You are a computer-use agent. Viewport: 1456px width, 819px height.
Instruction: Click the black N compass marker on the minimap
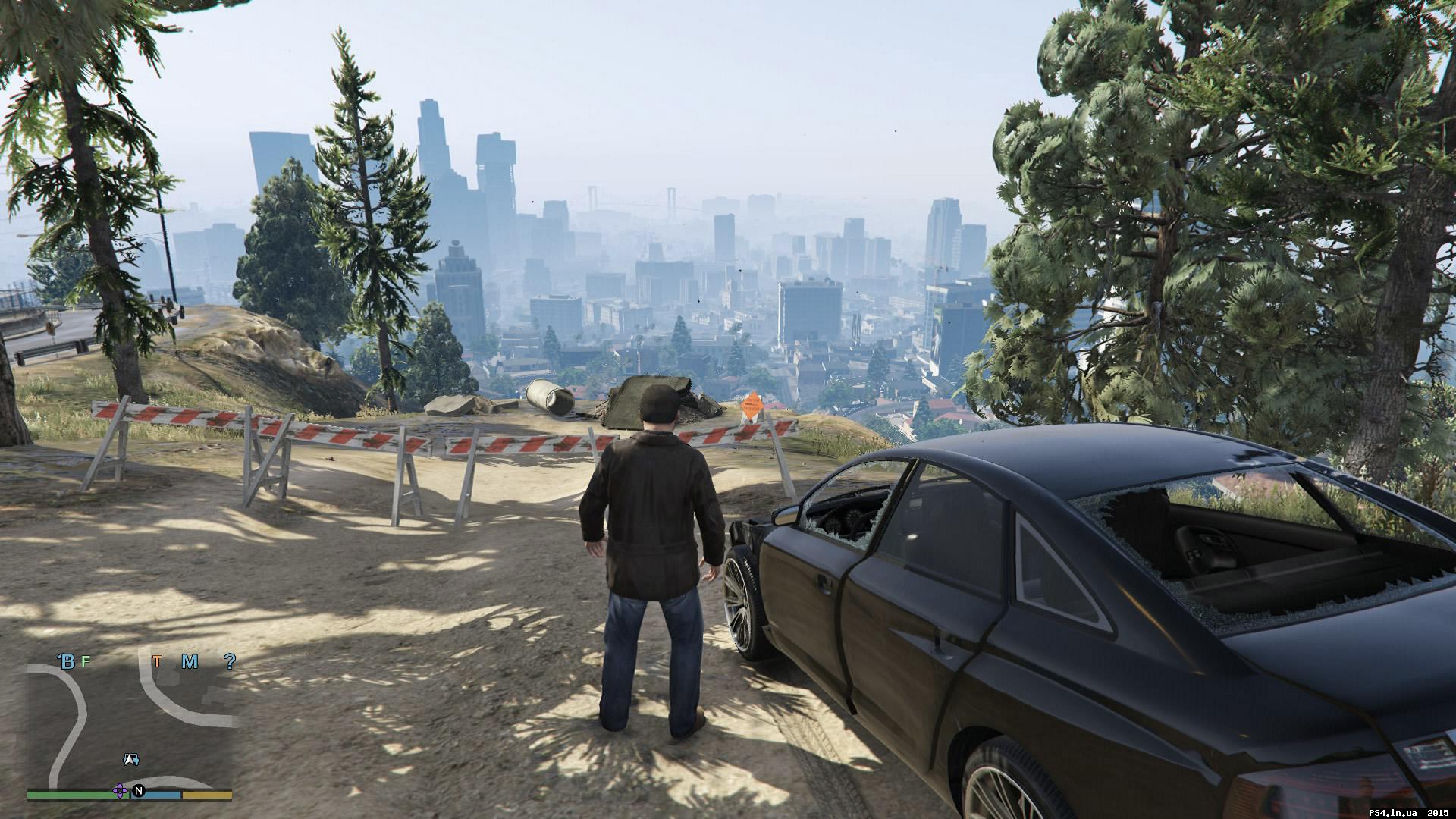[x=138, y=791]
